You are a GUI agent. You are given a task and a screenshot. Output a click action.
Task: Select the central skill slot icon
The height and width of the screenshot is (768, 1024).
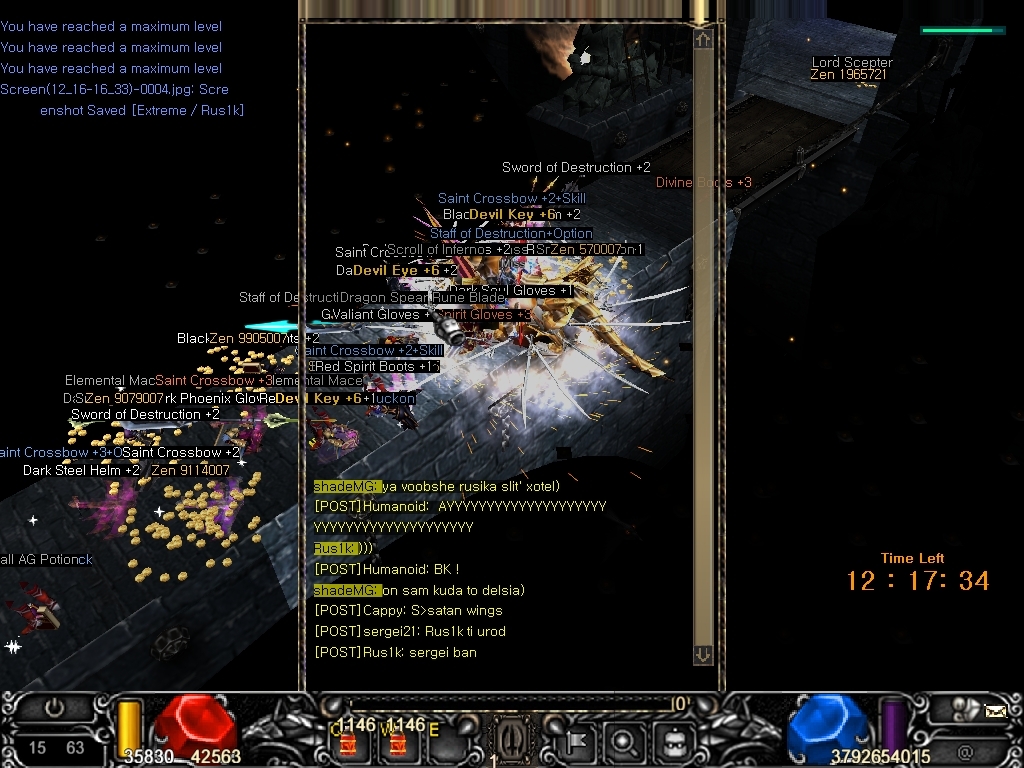click(x=513, y=742)
